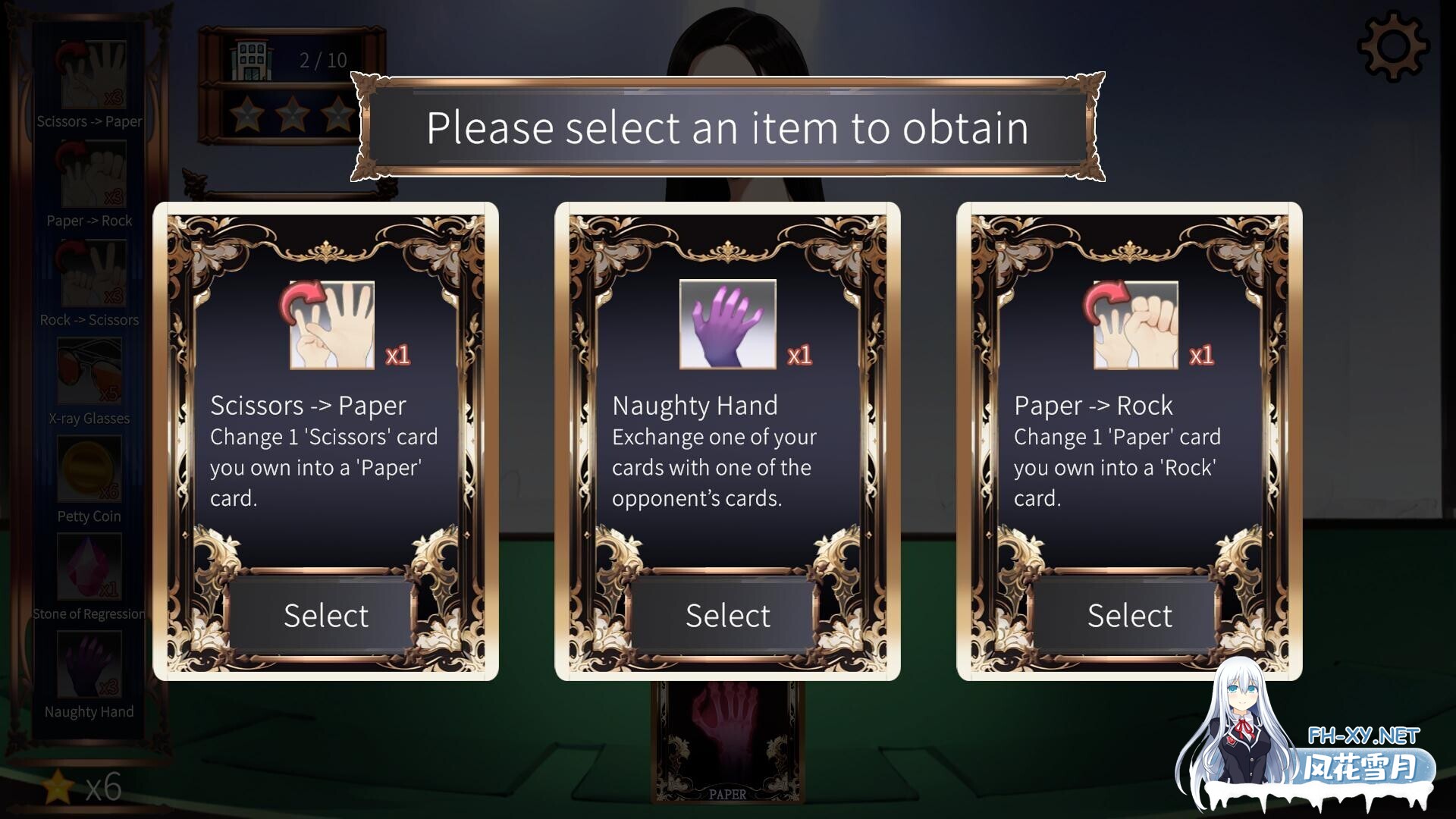Select the PAPER card on the table
Image resolution: width=1456 pixels, height=819 pixels.
727,743
